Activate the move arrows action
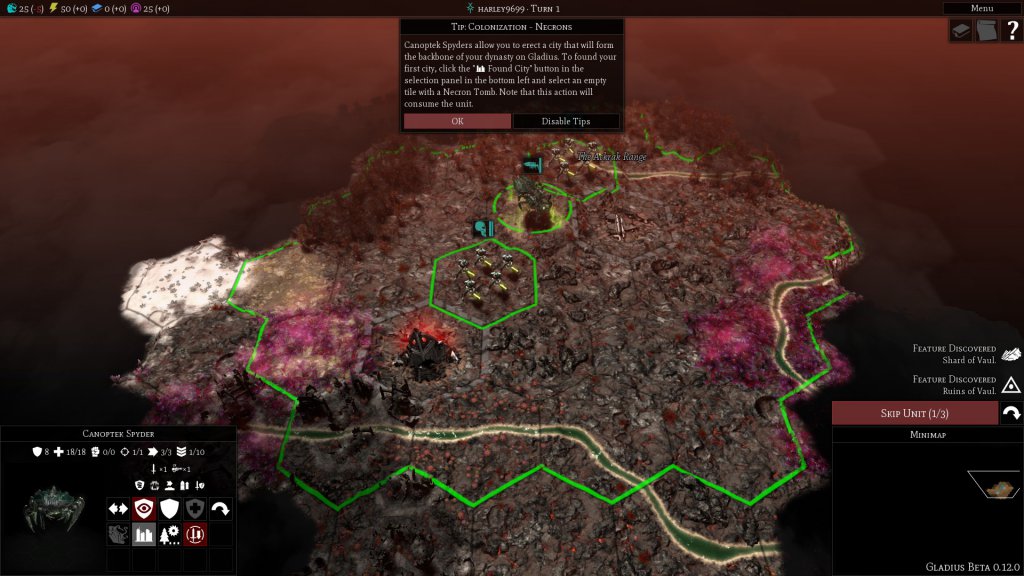 [x=118, y=508]
